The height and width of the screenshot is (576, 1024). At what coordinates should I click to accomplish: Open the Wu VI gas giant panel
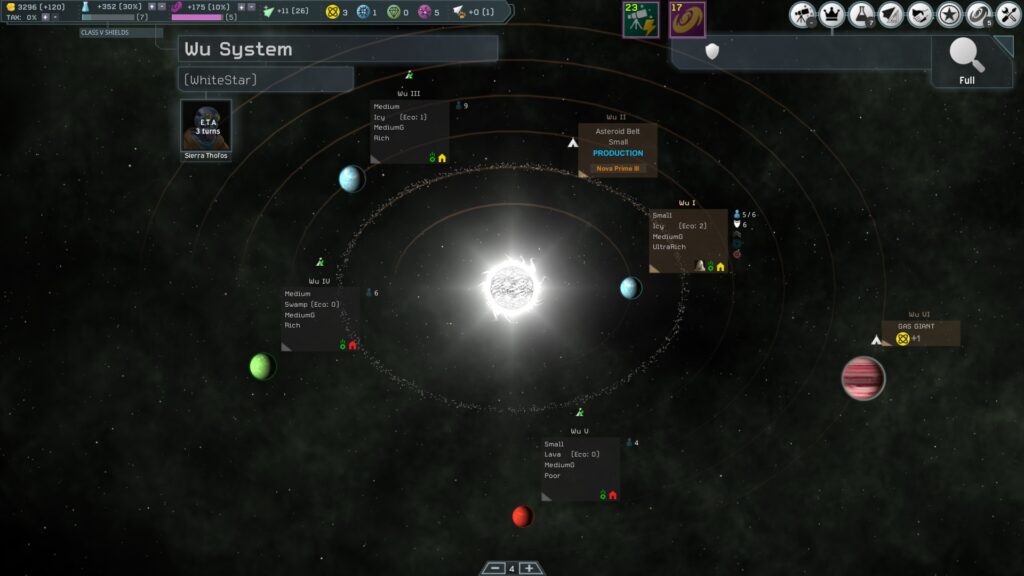[921, 333]
